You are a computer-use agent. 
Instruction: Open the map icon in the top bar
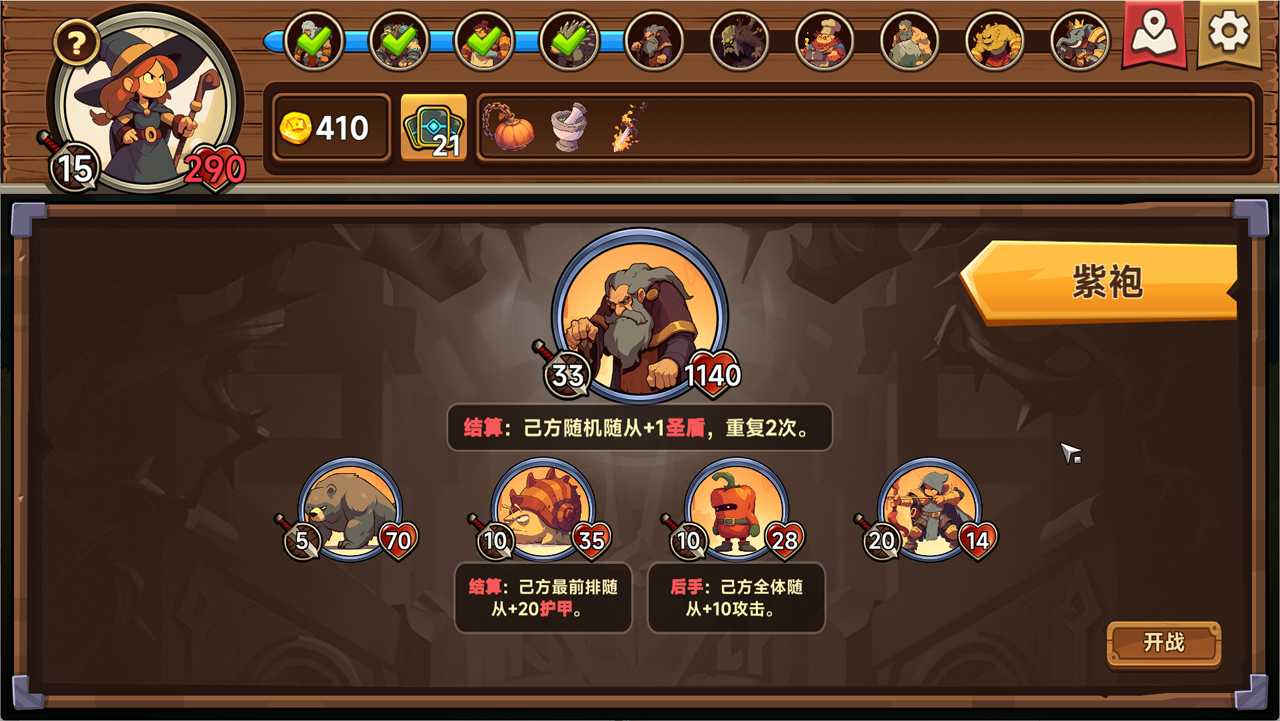[1153, 38]
